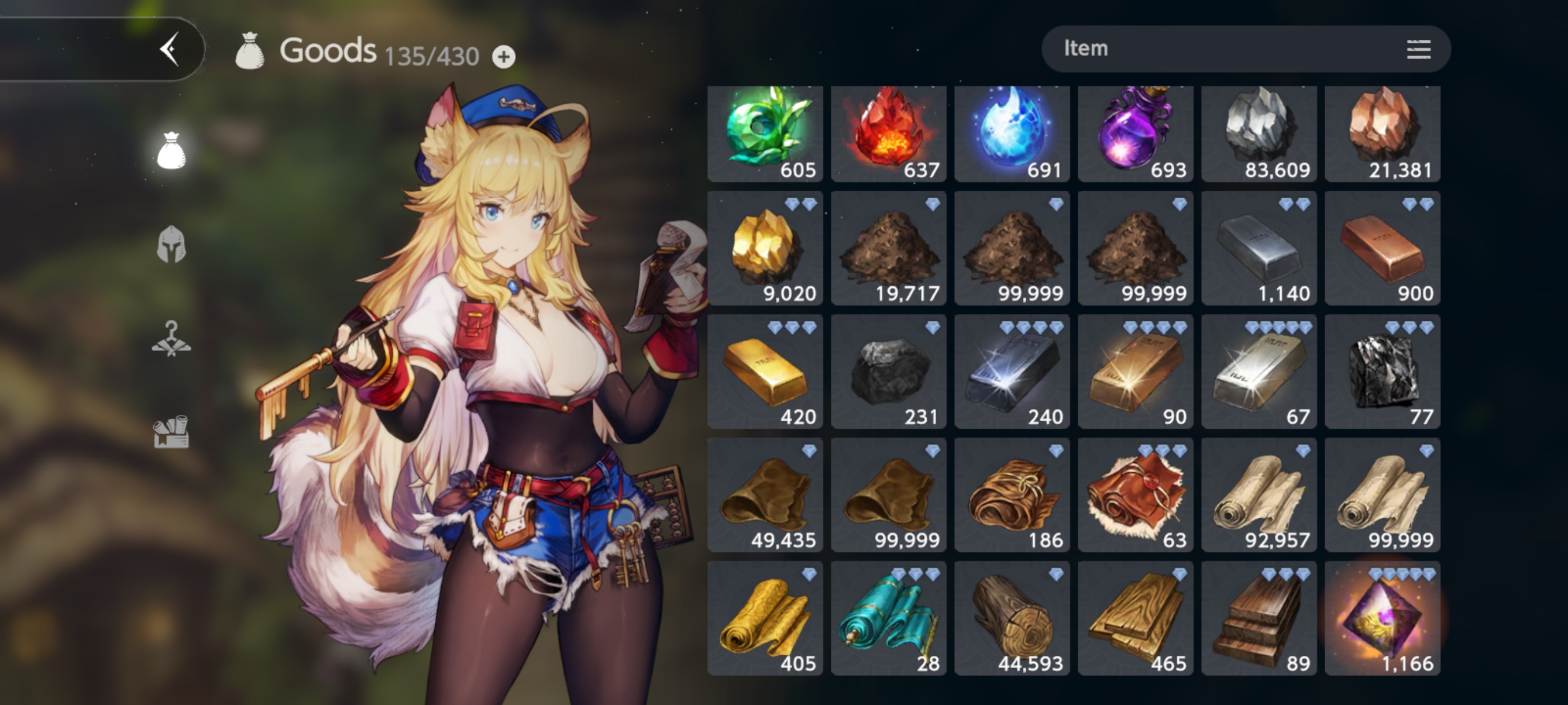Select the yellow gold cloth roll
The height and width of the screenshot is (705, 1568).
765,619
